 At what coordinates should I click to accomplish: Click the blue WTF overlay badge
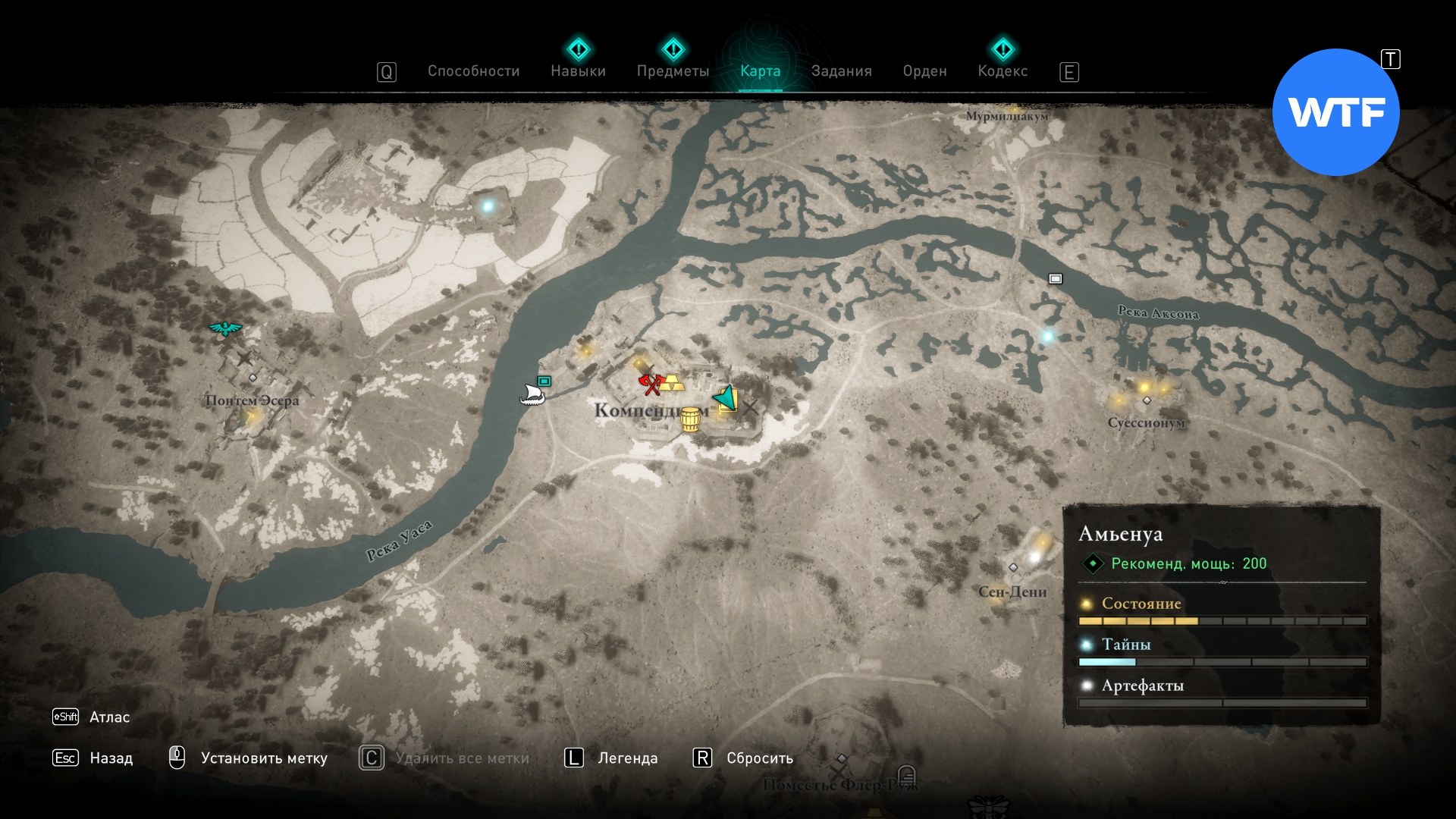[1335, 112]
